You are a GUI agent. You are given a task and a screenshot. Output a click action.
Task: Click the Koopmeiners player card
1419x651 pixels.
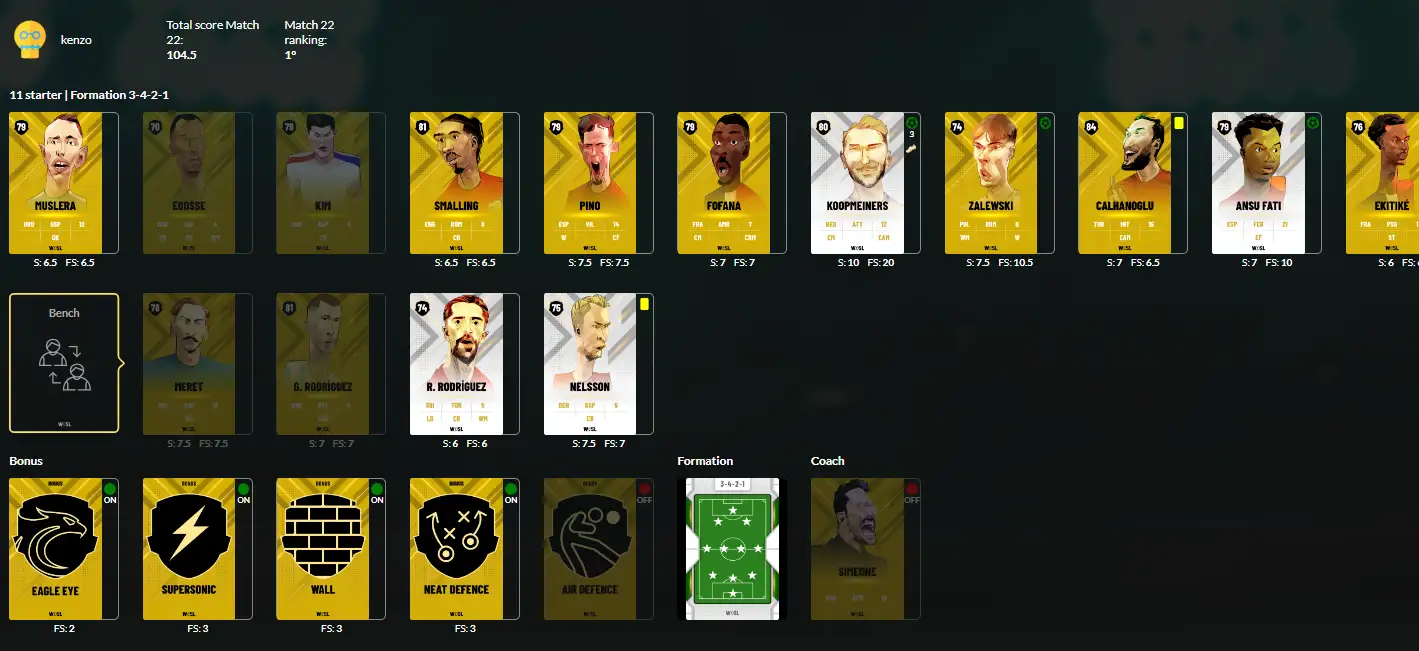(x=858, y=182)
